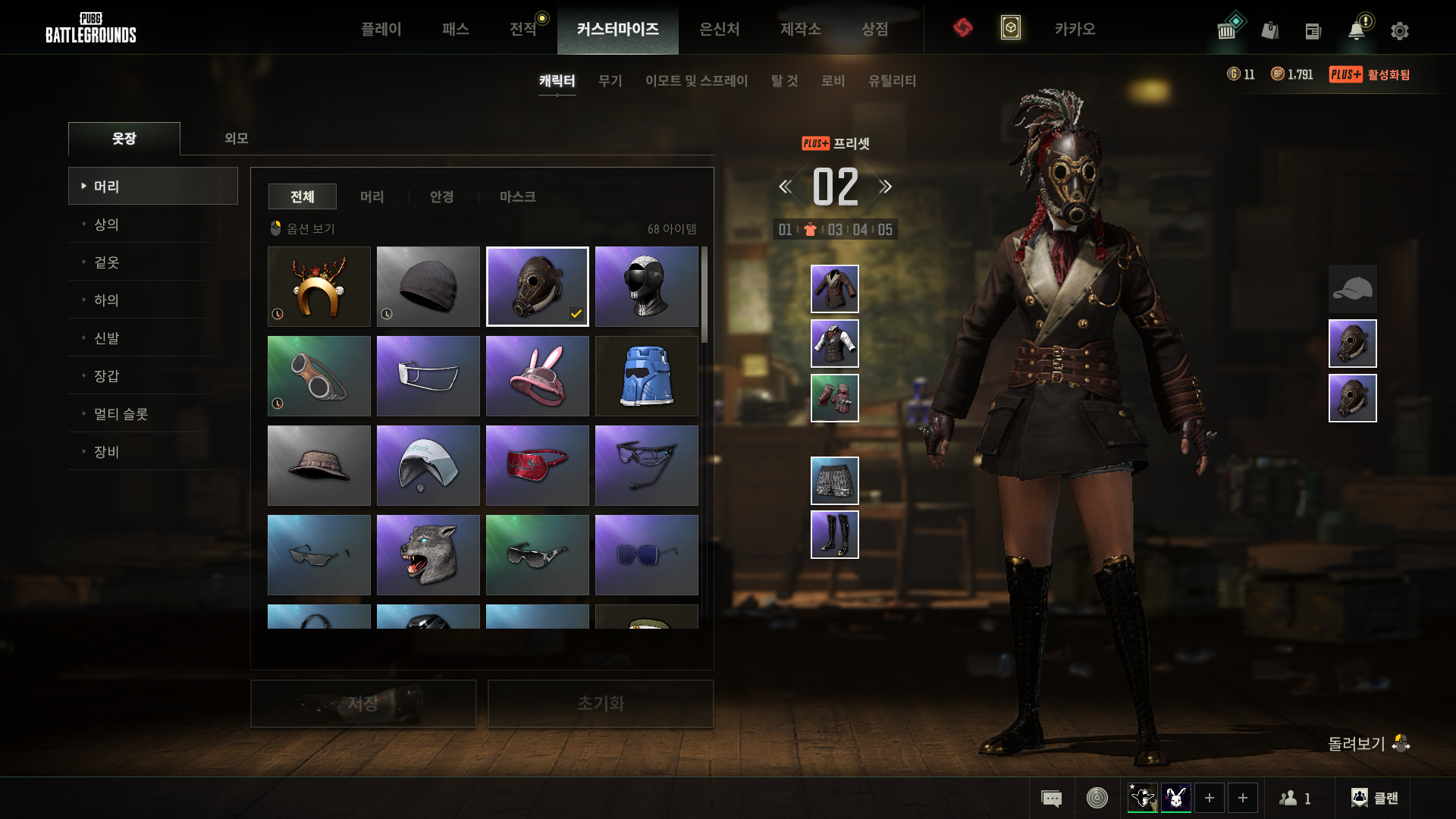Open the 클랜 clan button

coord(1375,798)
